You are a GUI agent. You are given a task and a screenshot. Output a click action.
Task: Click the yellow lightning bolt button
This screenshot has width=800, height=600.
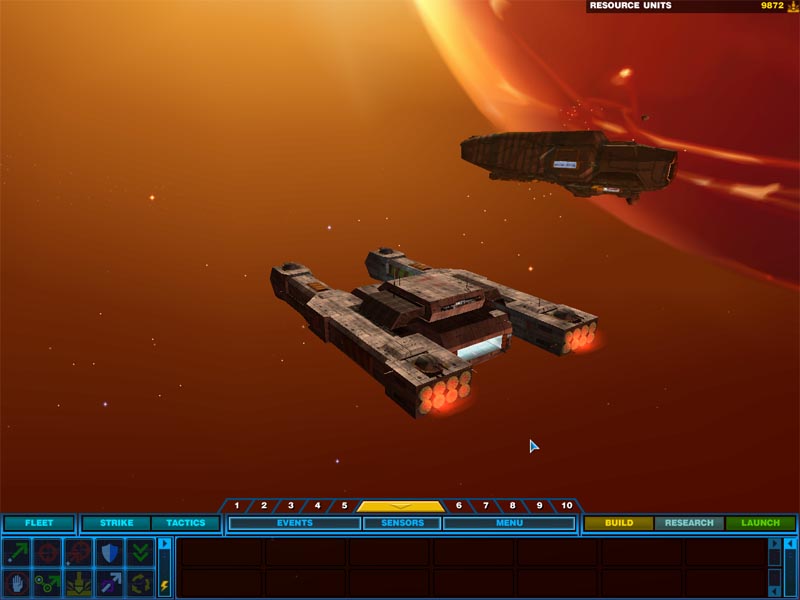[165, 585]
